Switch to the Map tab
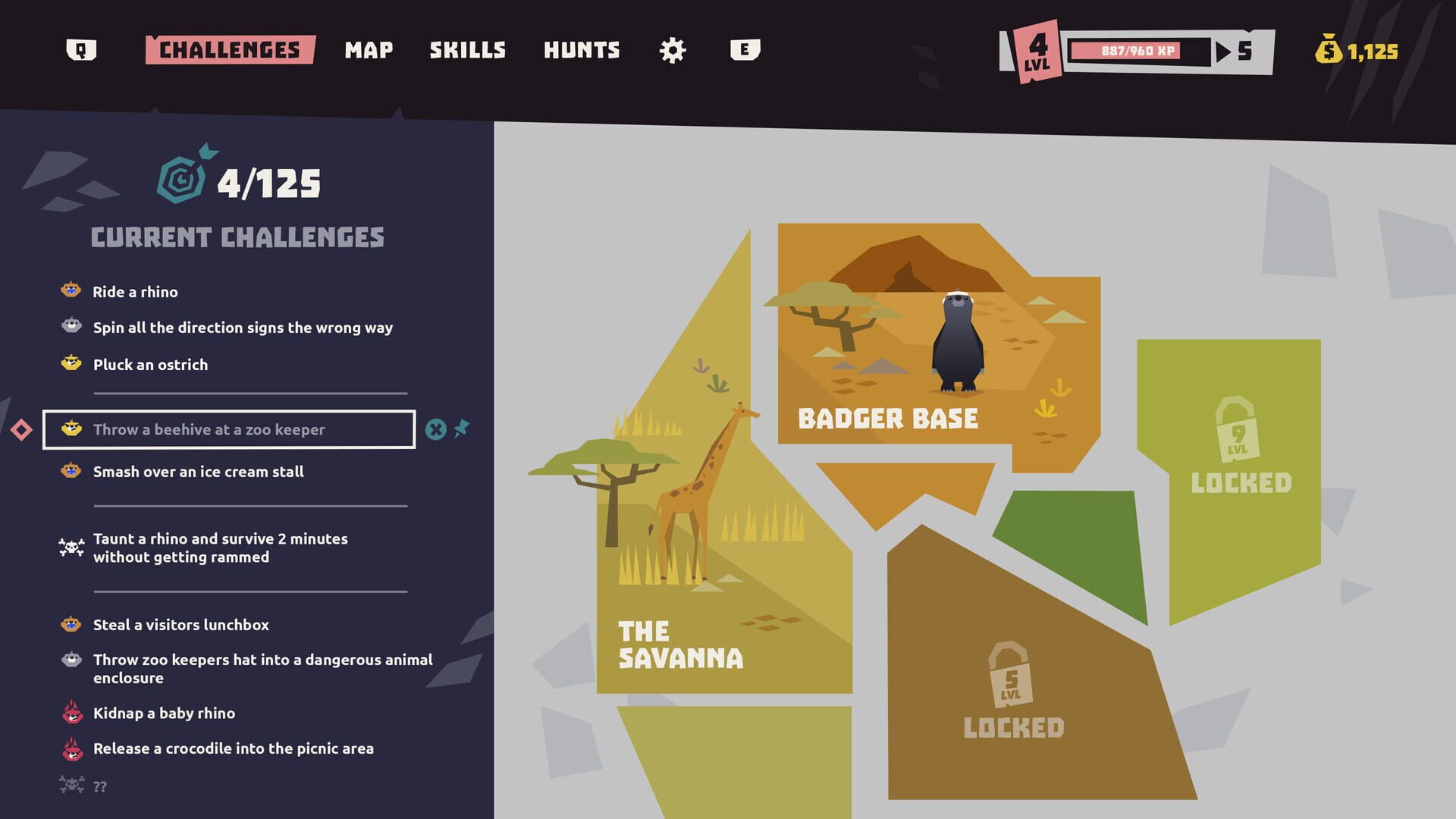The image size is (1456, 819). pyautogui.click(x=369, y=49)
